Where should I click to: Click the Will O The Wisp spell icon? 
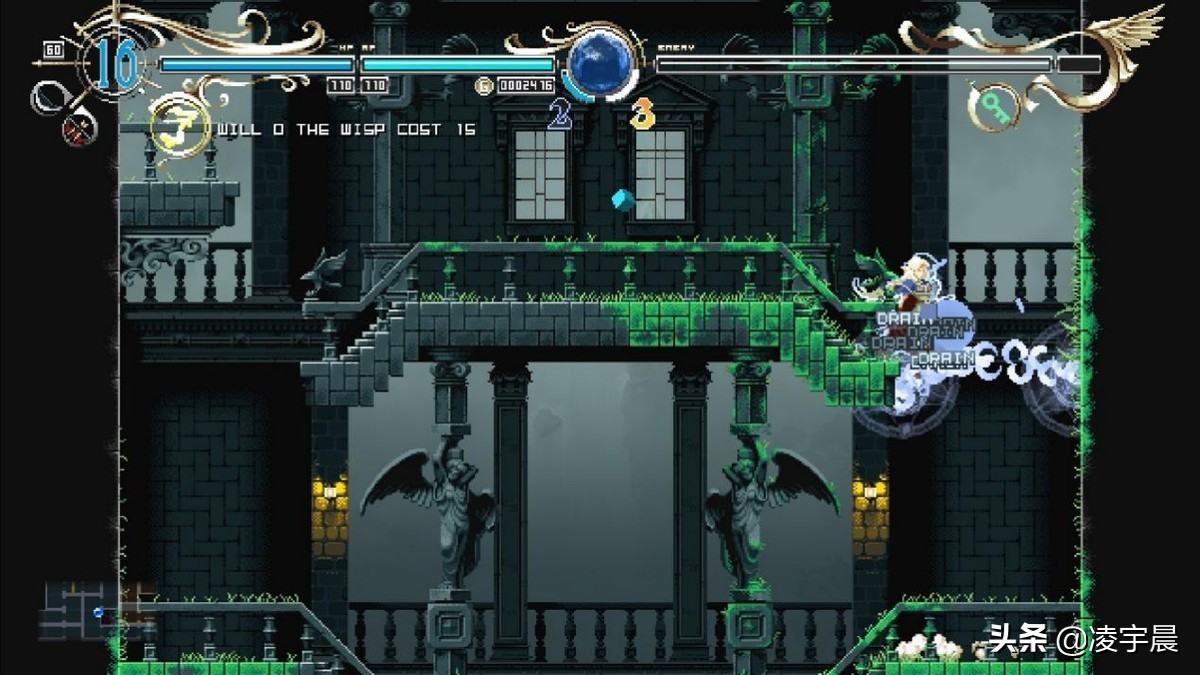click(180, 128)
